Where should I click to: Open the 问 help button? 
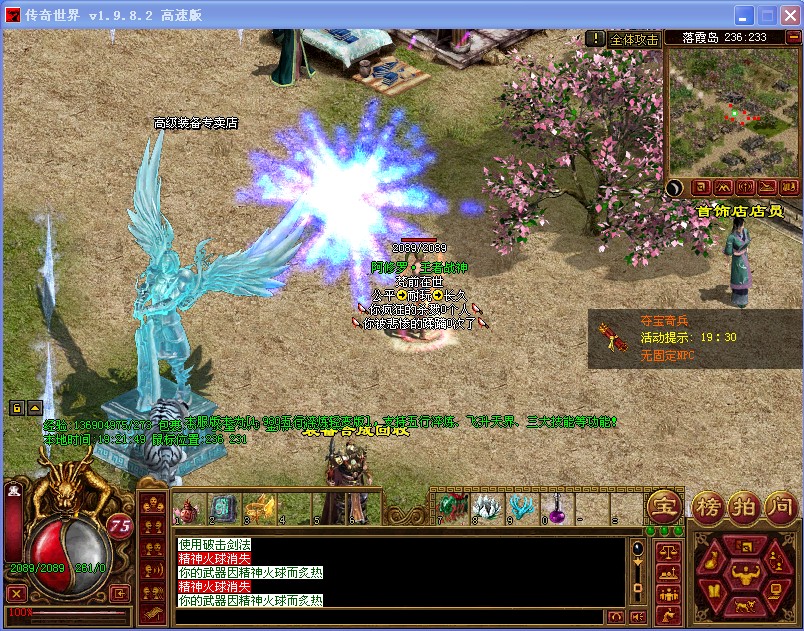(779, 506)
